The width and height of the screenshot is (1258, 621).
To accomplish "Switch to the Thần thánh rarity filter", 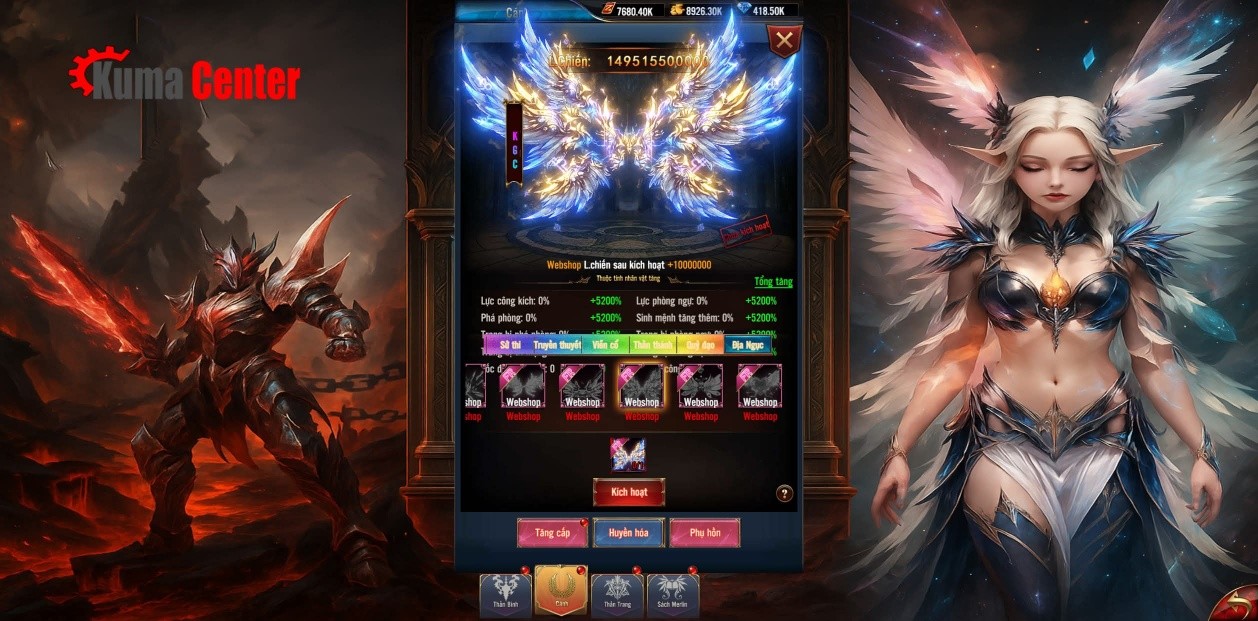I will click(x=653, y=344).
